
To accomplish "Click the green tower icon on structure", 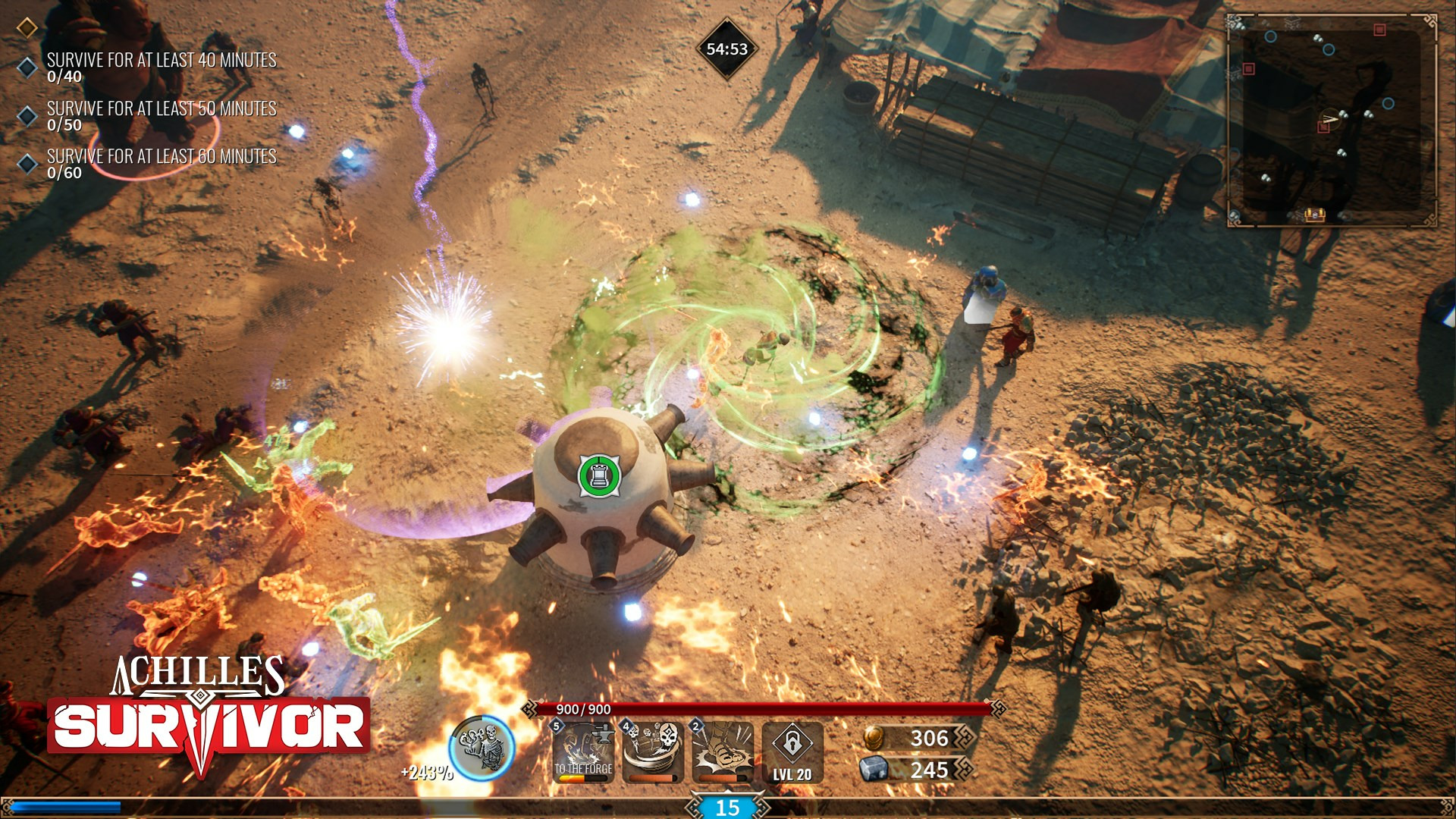I will coord(599,475).
